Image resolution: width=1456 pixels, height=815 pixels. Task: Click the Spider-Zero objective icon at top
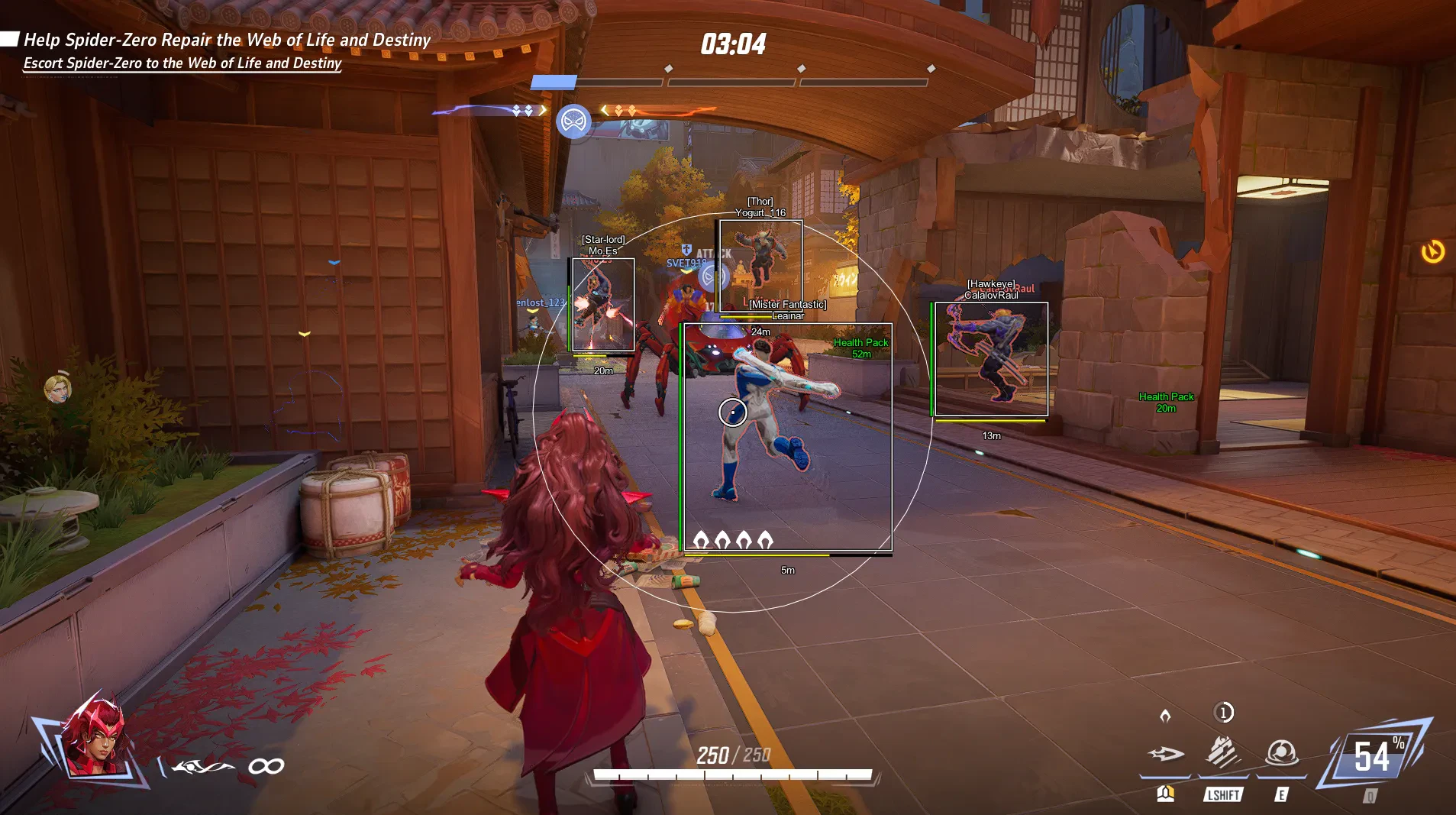pos(573,121)
